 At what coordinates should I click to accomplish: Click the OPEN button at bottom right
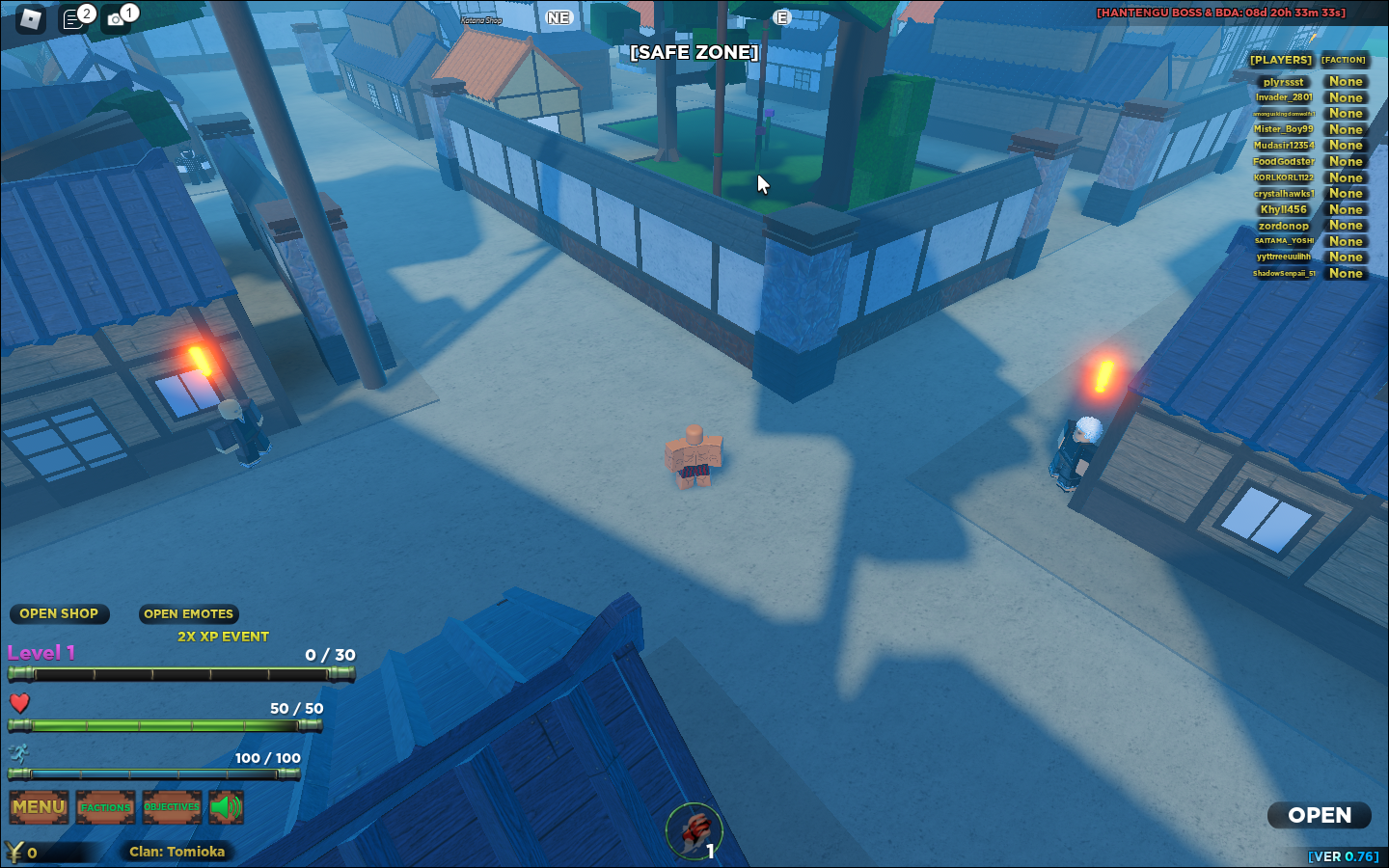(x=1319, y=816)
